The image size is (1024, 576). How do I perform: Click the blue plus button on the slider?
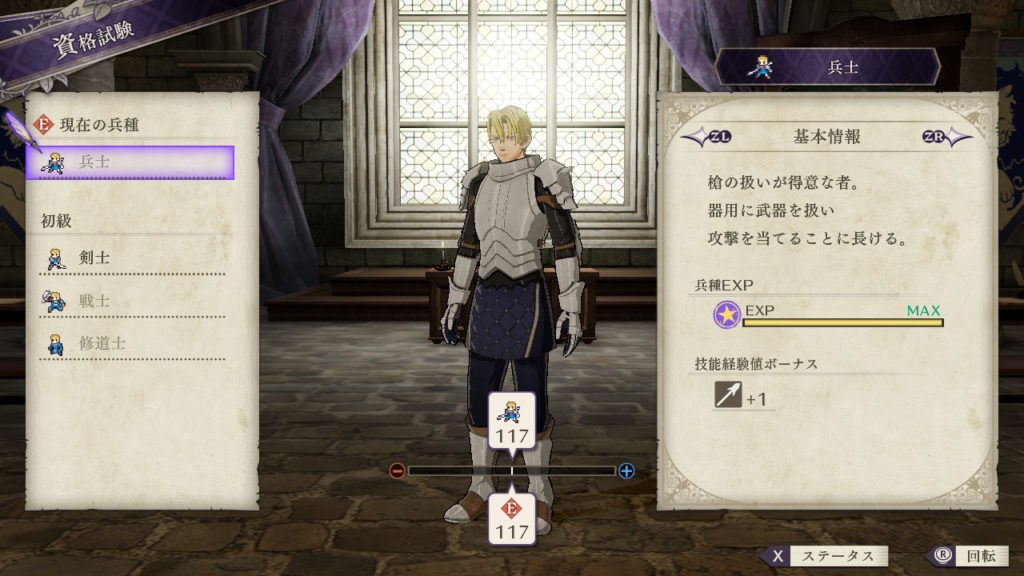click(x=627, y=470)
